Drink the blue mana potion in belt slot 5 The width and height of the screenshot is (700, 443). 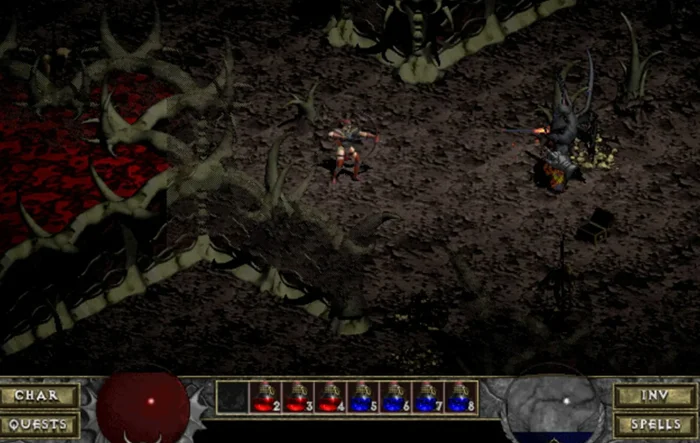(363, 398)
